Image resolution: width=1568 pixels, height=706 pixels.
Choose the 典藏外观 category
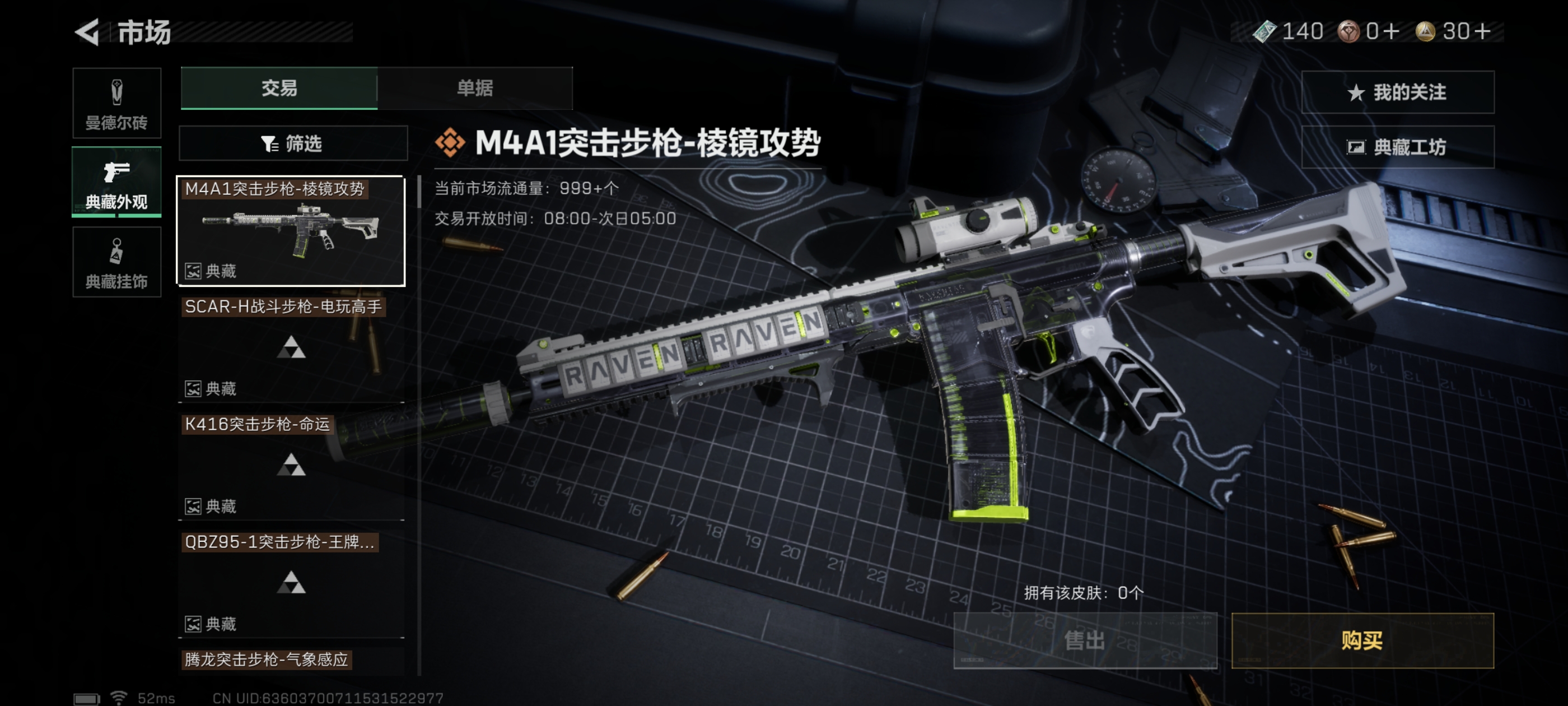coord(116,182)
